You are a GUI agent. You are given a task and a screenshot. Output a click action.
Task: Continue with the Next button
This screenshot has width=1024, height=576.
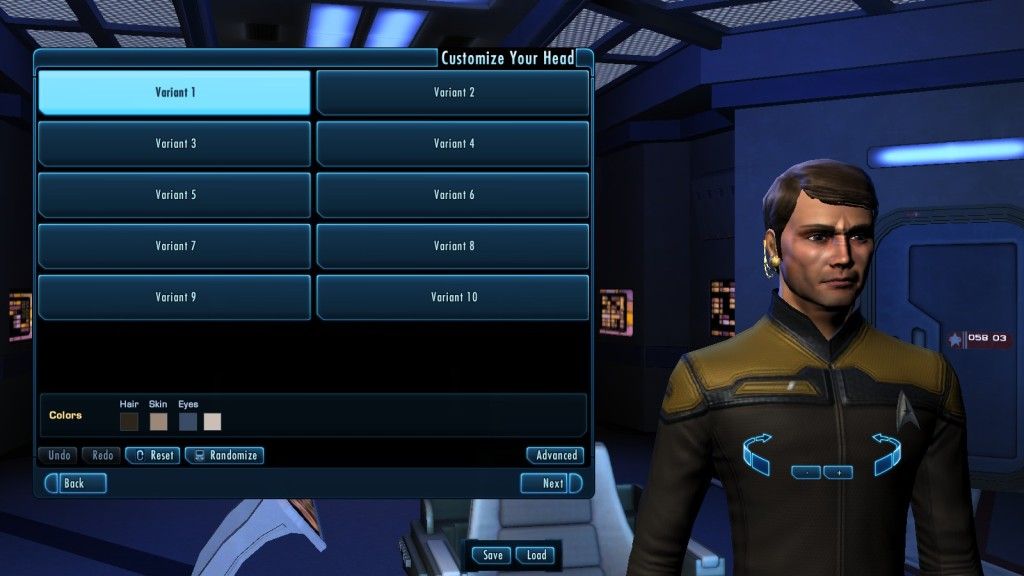coord(551,483)
